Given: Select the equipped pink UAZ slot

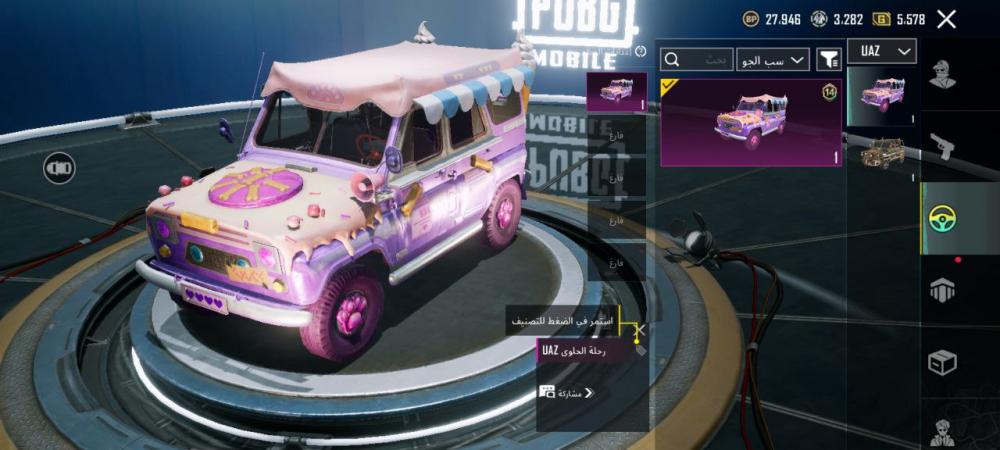Looking at the screenshot, I should [x=615, y=91].
